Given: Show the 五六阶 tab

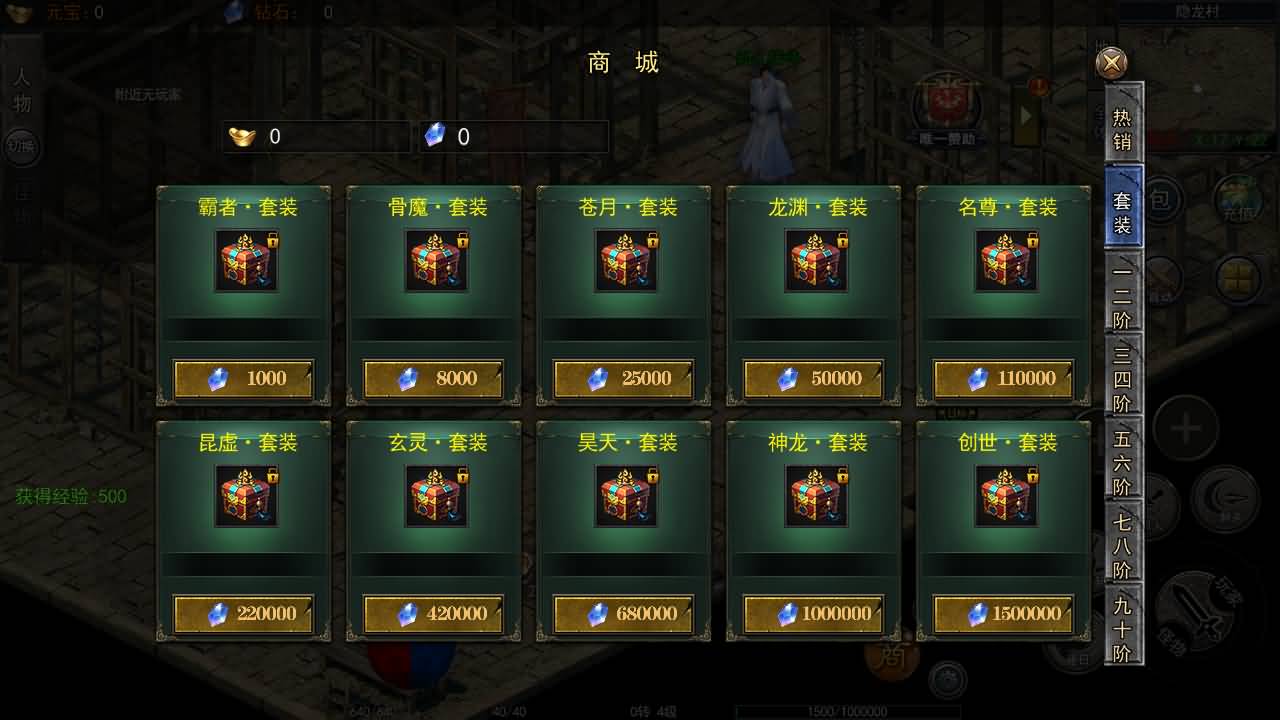Looking at the screenshot, I should [x=1123, y=462].
